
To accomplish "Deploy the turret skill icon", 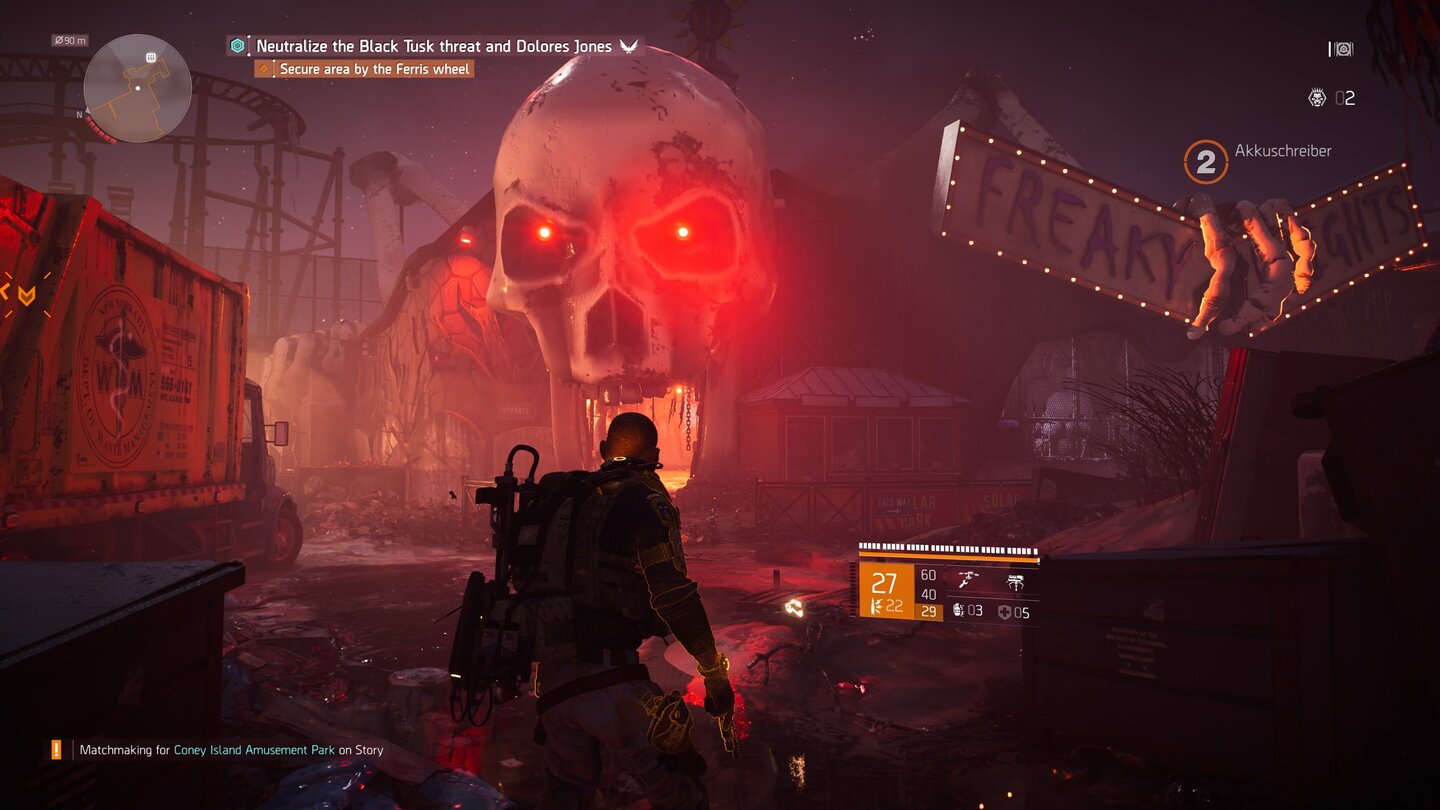I will click(x=1014, y=580).
